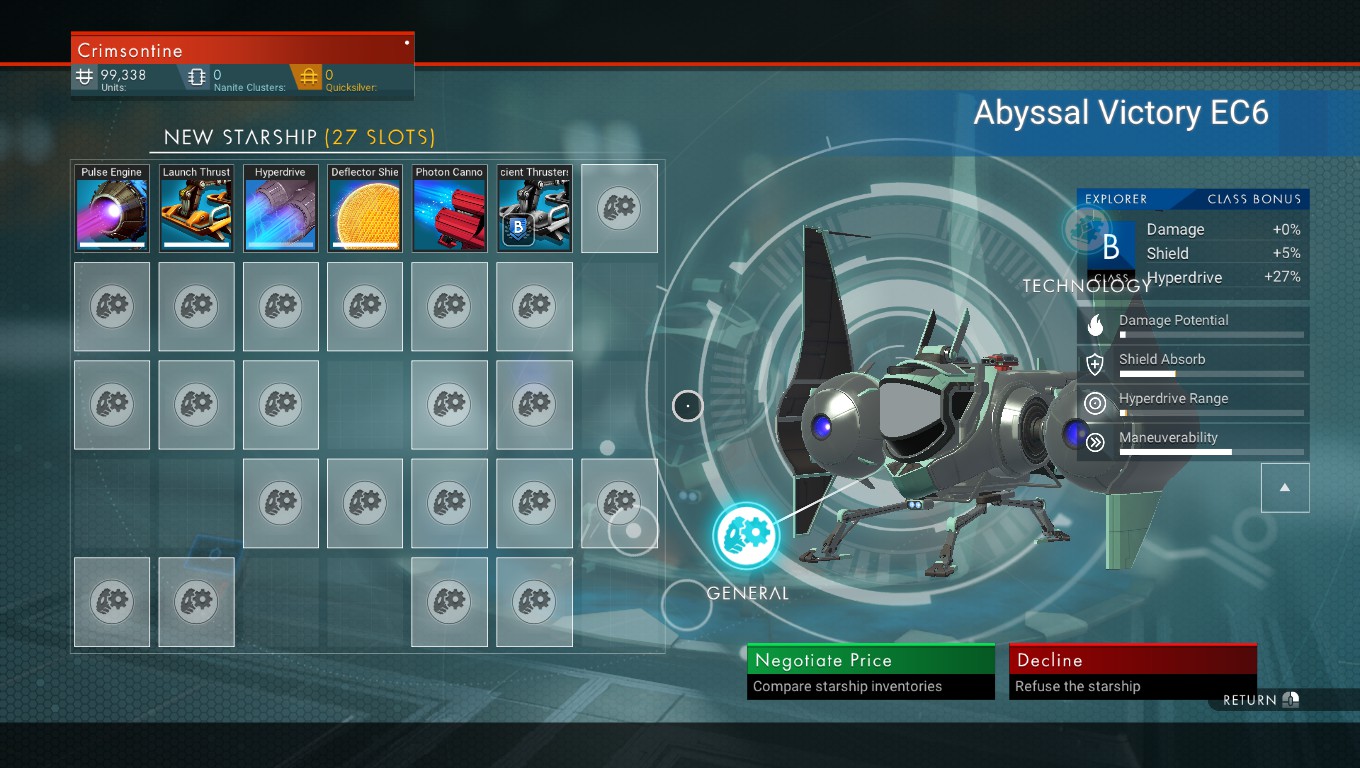Select the Efficient Thrusters upgrade slot
This screenshot has width=1360, height=768.
pos(534,208)
